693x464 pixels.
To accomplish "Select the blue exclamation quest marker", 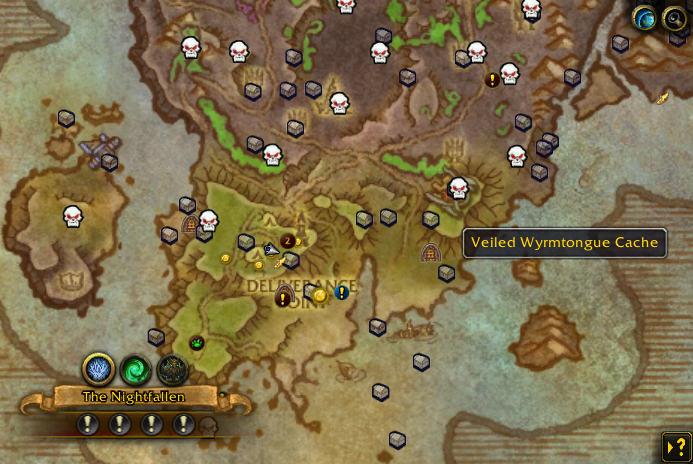I will 342,292.
